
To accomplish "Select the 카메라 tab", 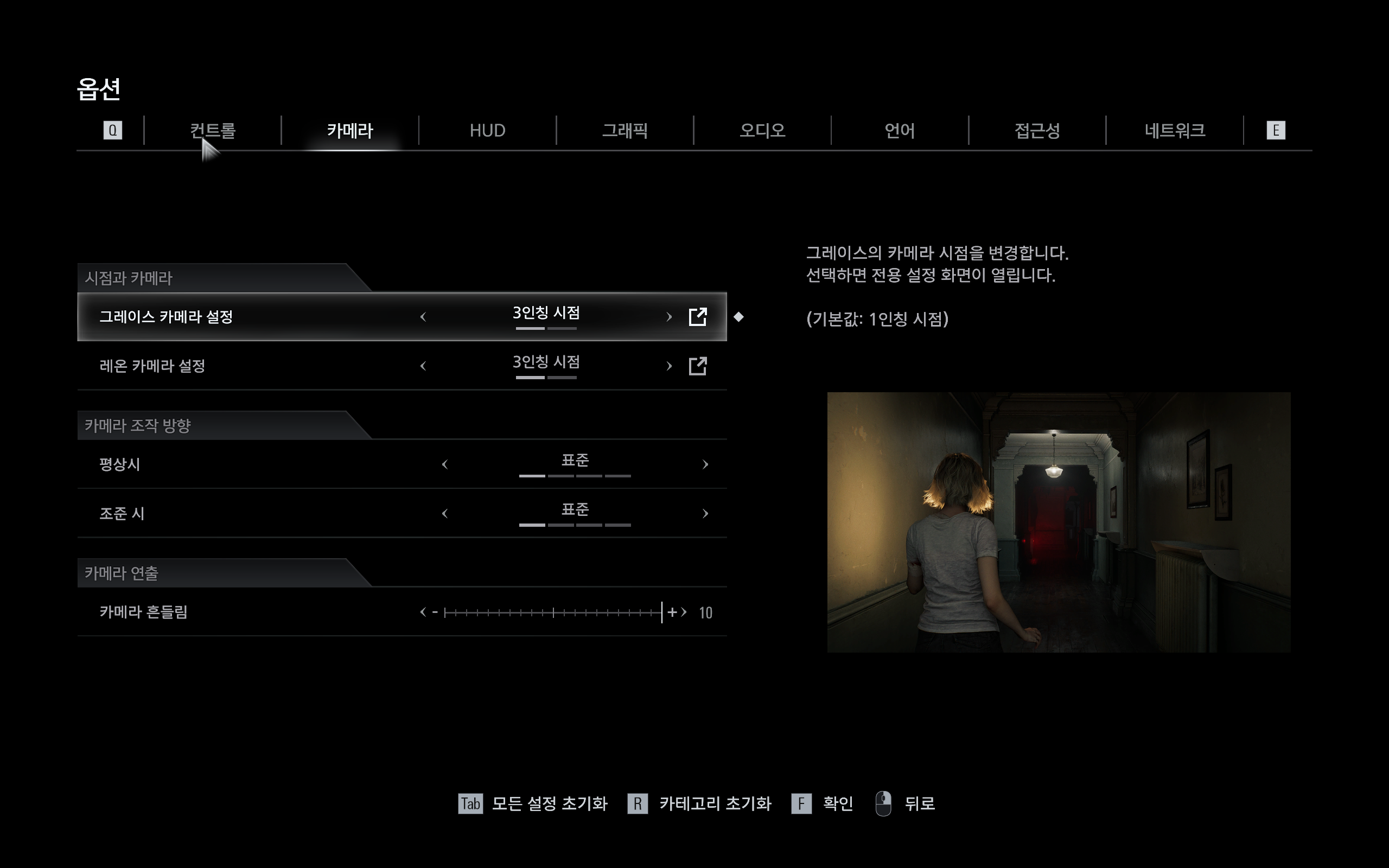I will 350,131.
